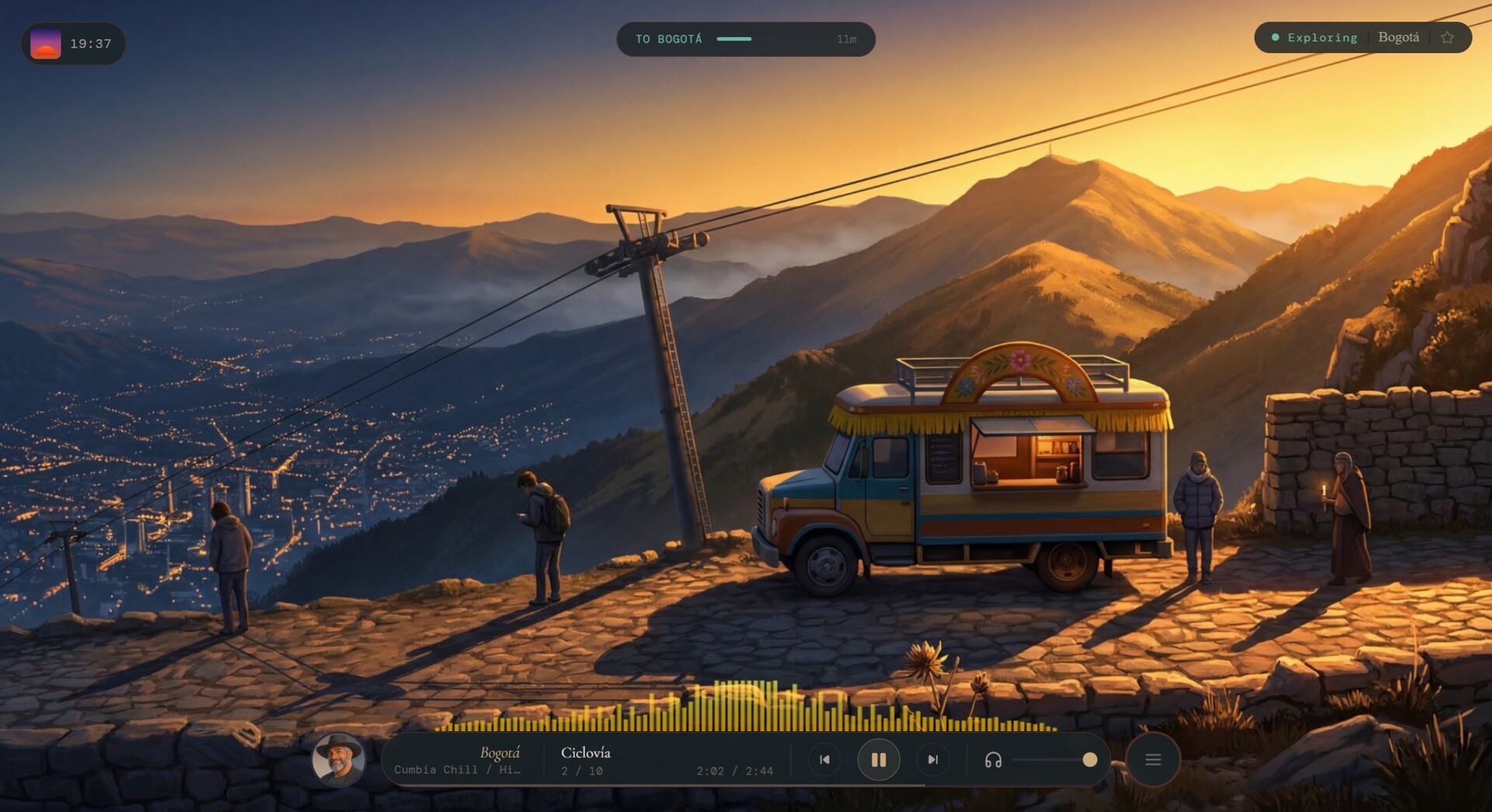Select the Exploring status label
This screenshot has width=1492, height=812.
pyautogui.click(x=1321, y=38)
